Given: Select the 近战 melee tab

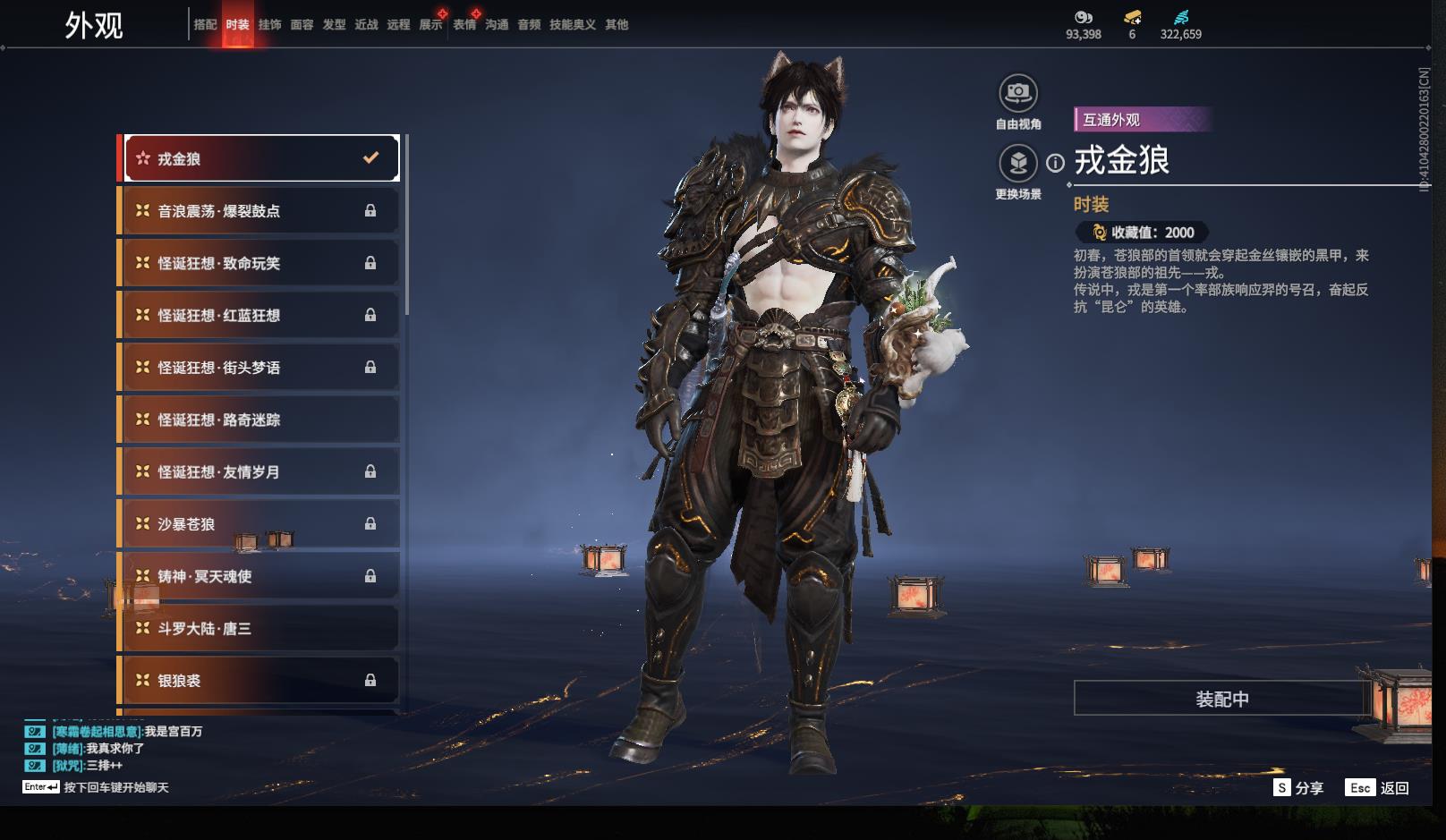Looking at the screenshot, I should [366, 25].
